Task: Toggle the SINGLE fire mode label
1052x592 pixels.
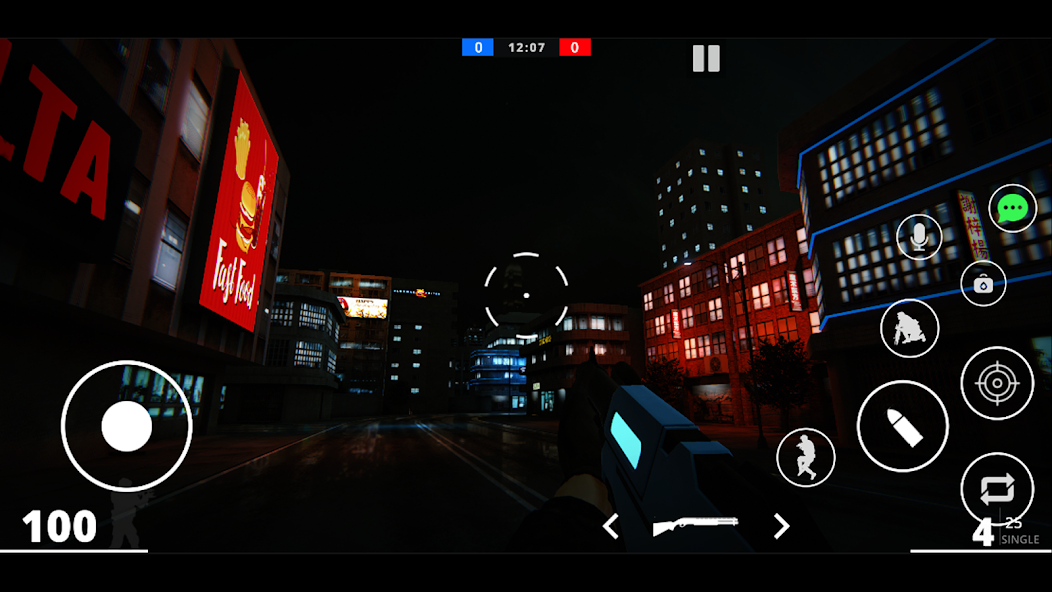Action: (1020, 540)
